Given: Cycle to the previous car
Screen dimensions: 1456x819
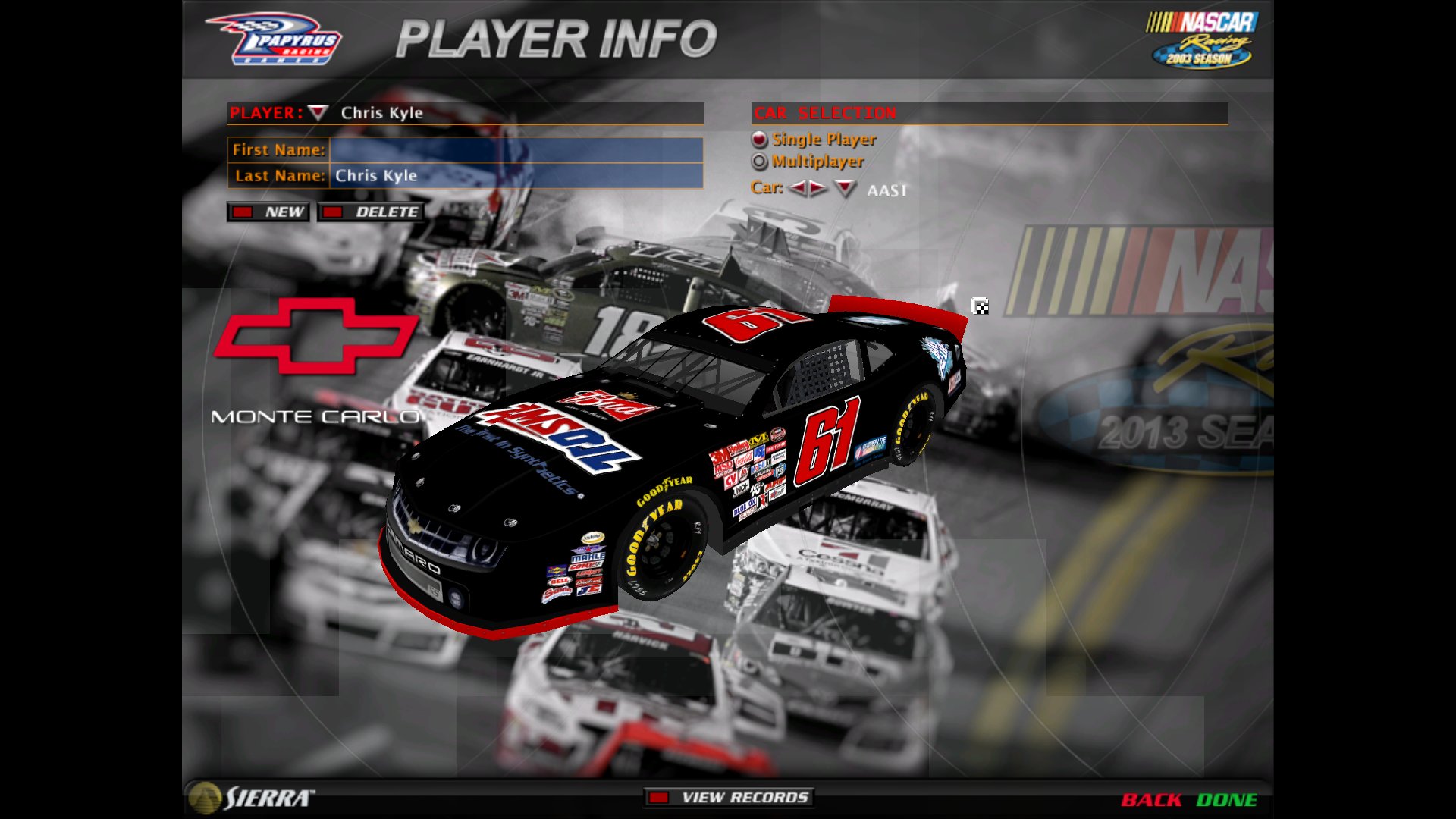Looking at the screenshot, I should (x=797, y=188).
